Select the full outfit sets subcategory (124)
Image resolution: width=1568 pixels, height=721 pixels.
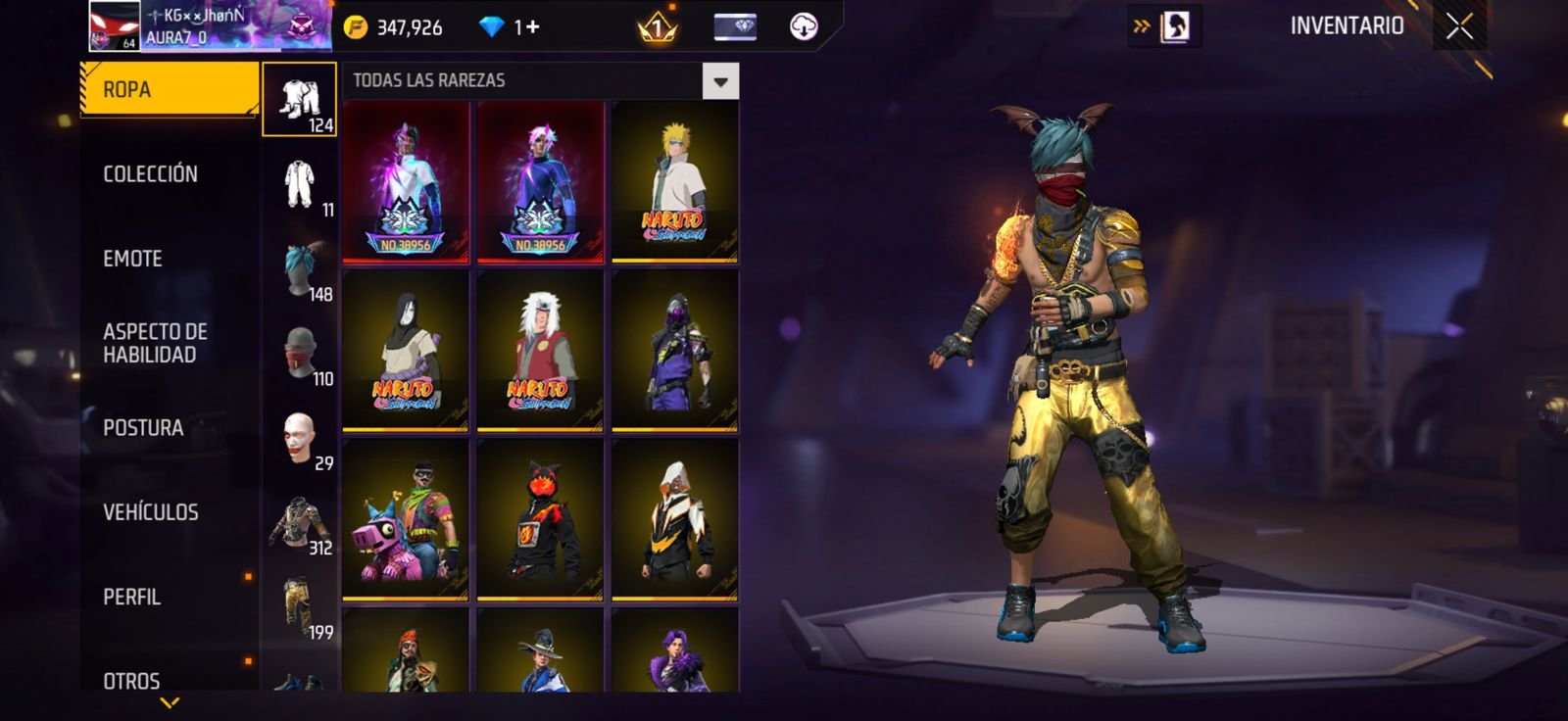point(300,100)
